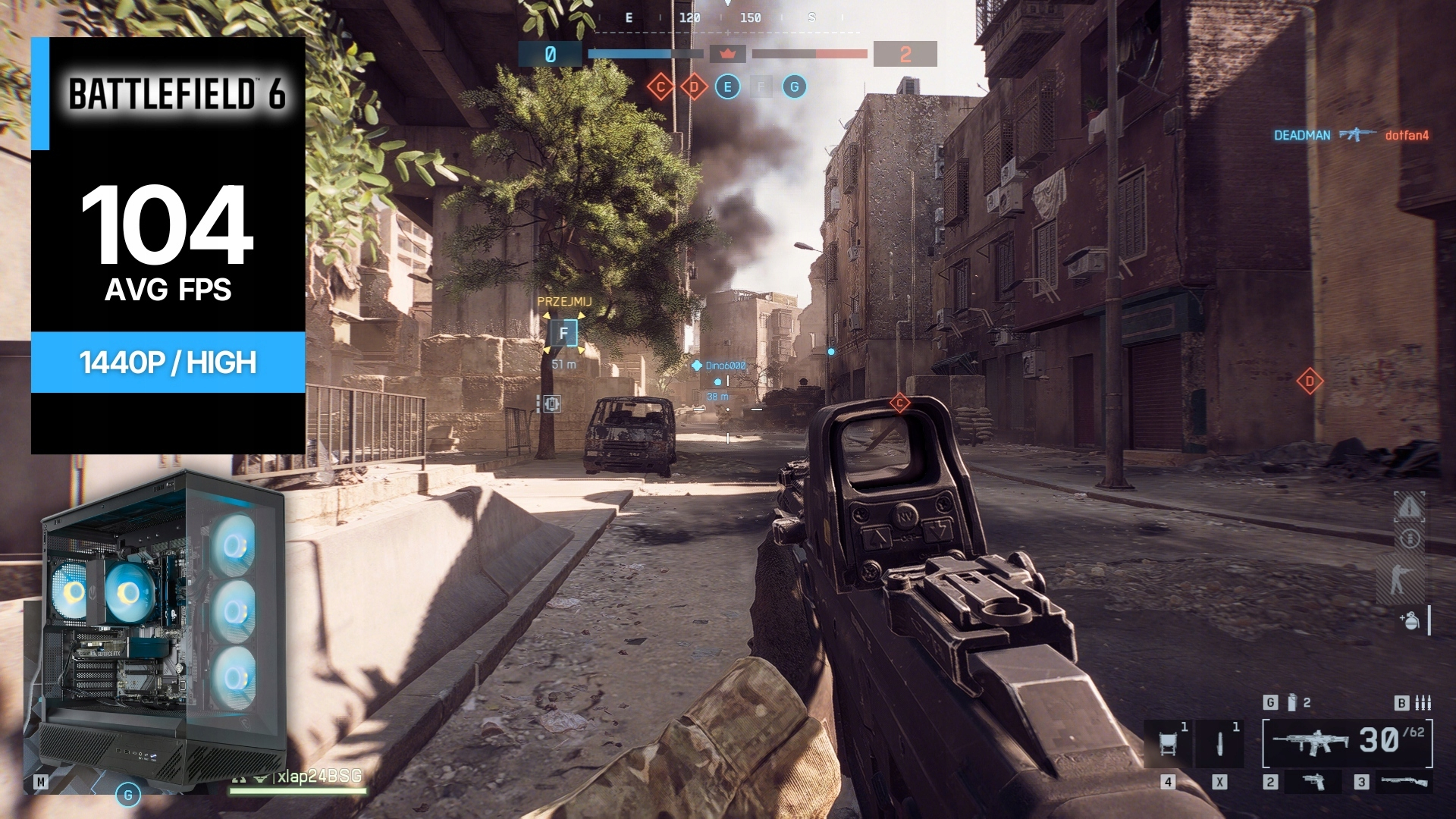Select the deployable ladder gadget slot

pos(1169,743)
